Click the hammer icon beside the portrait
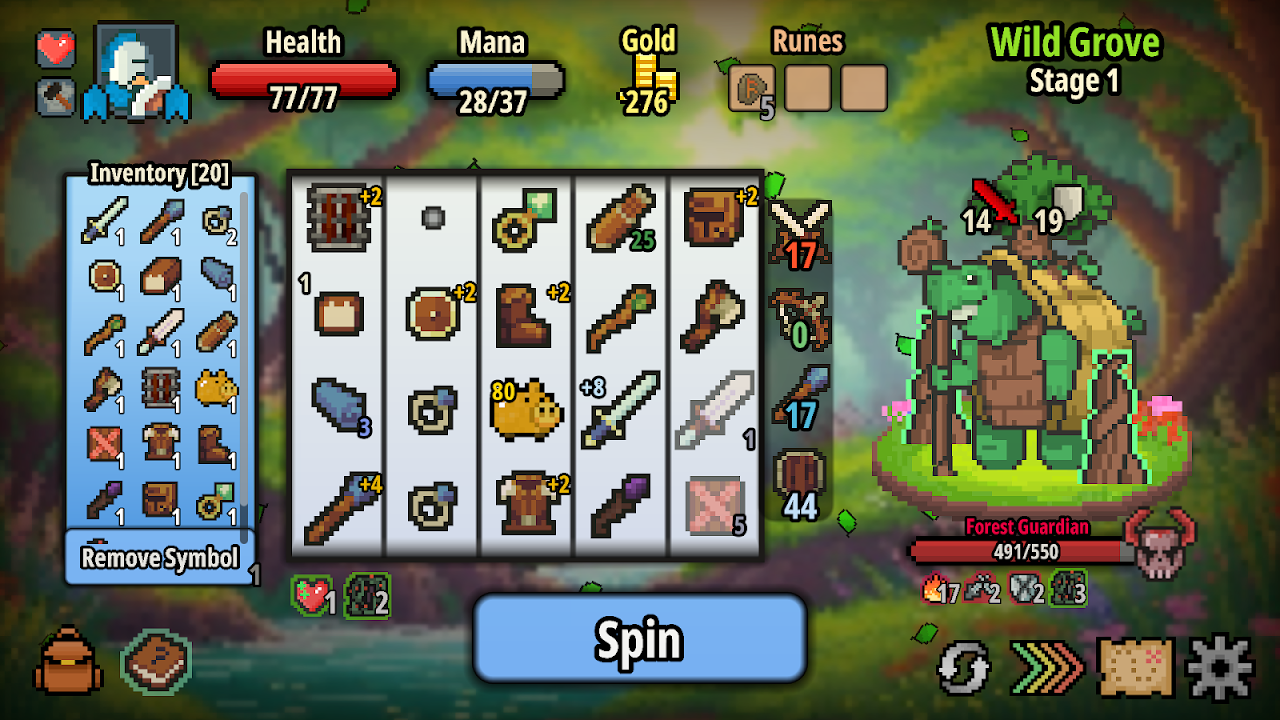 click(56, 96)
